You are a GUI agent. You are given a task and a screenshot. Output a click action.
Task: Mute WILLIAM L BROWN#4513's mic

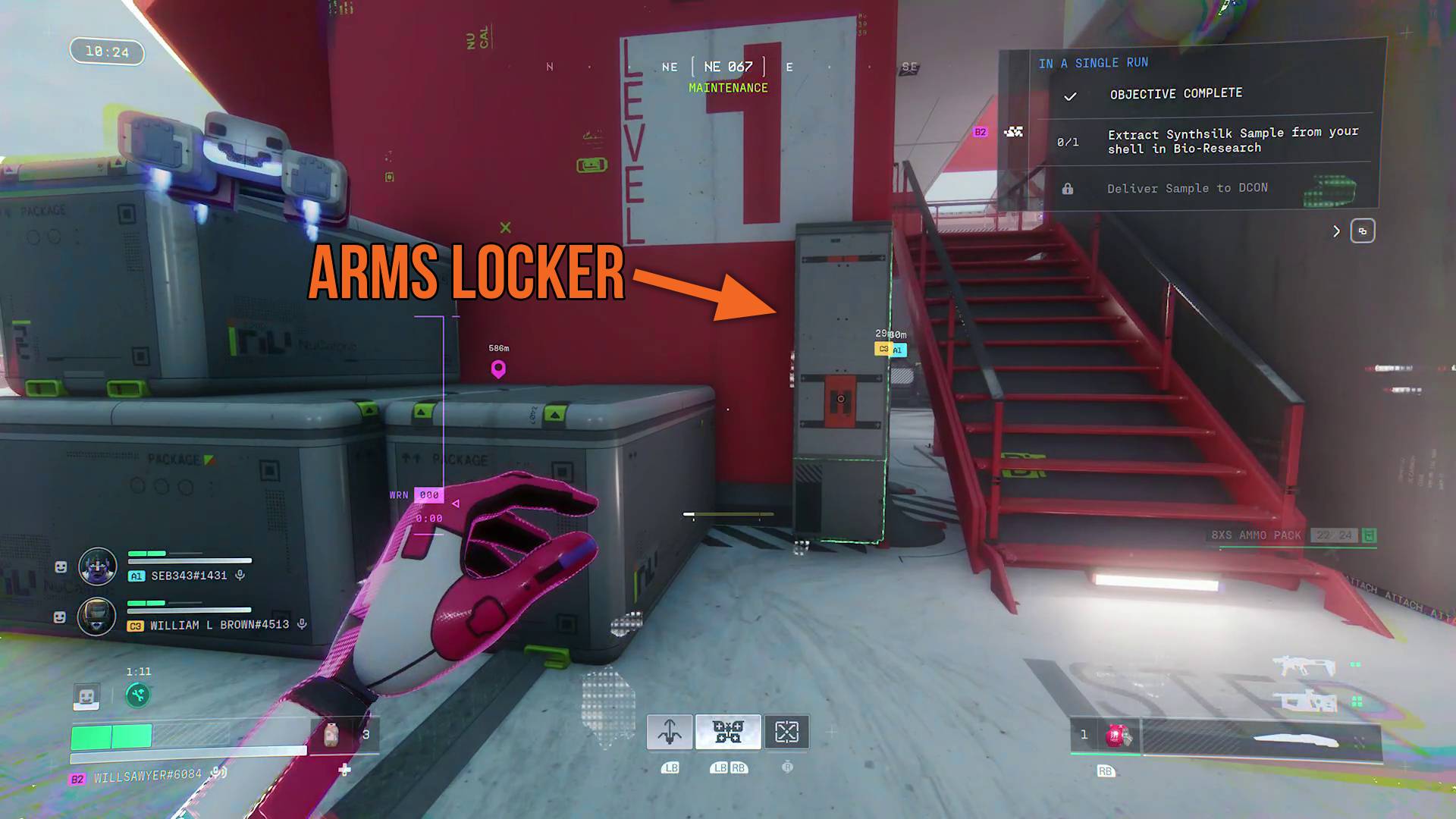pos(303,624)
